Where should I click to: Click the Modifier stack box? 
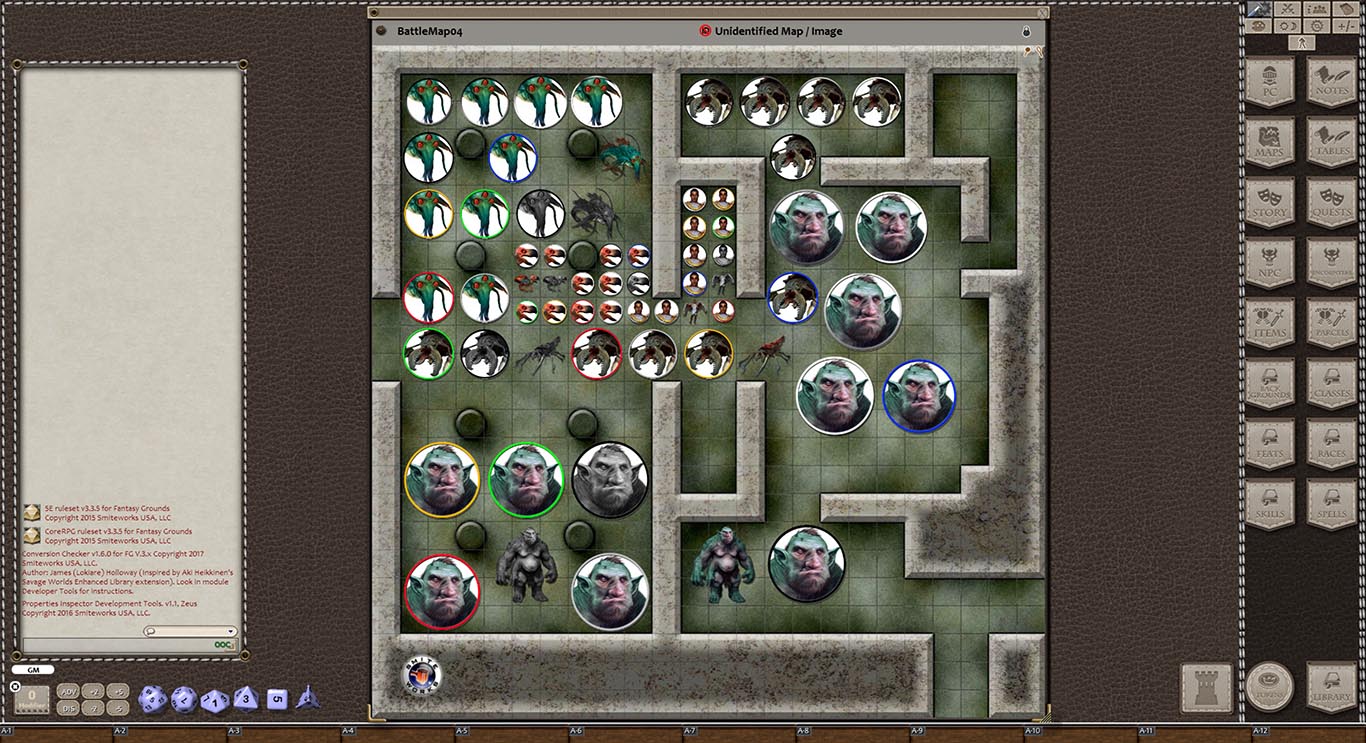[x=30, y=697]
